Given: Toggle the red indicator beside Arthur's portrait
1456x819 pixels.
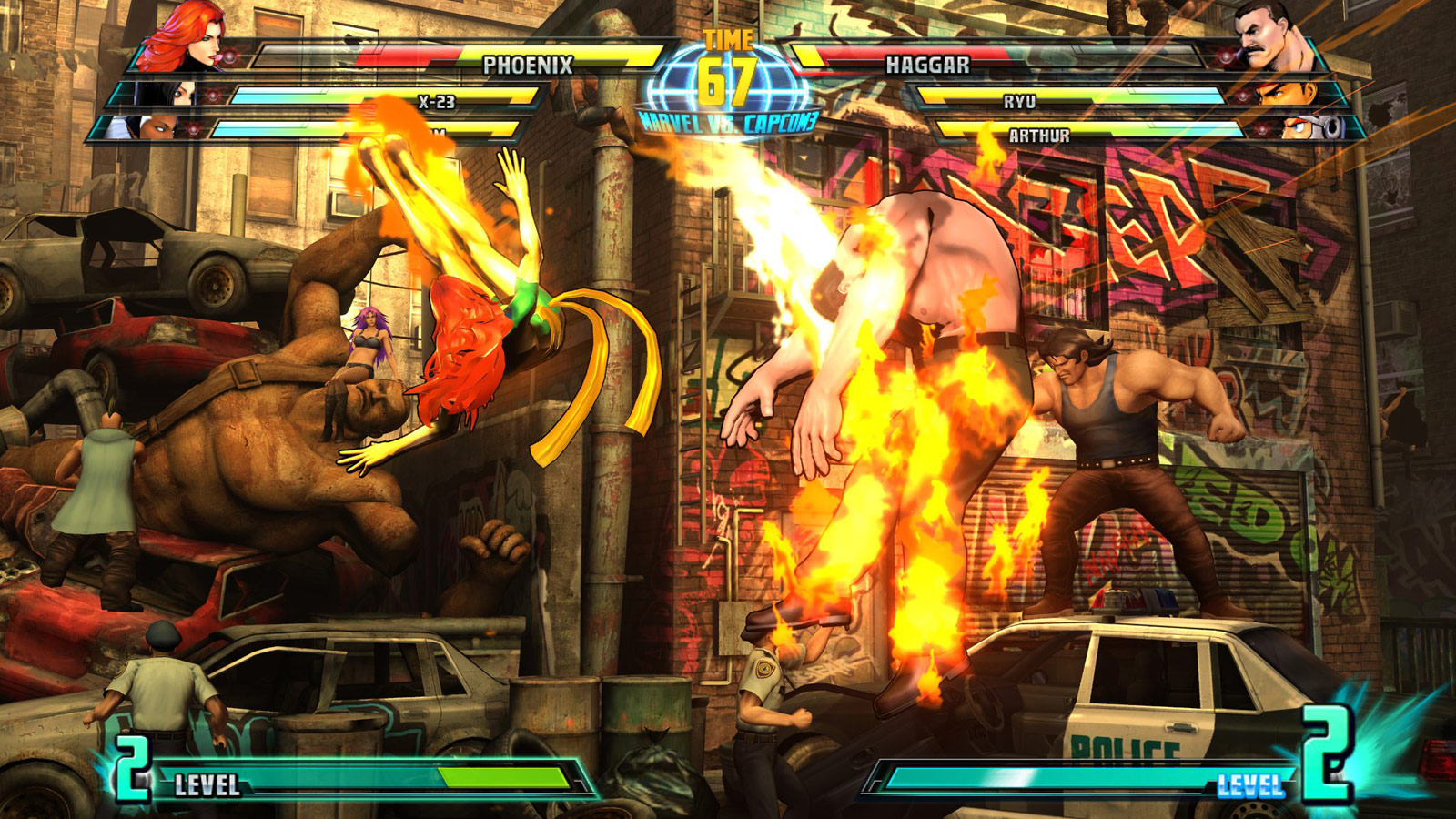Looking at the screenshot, I should (1263, 128).
